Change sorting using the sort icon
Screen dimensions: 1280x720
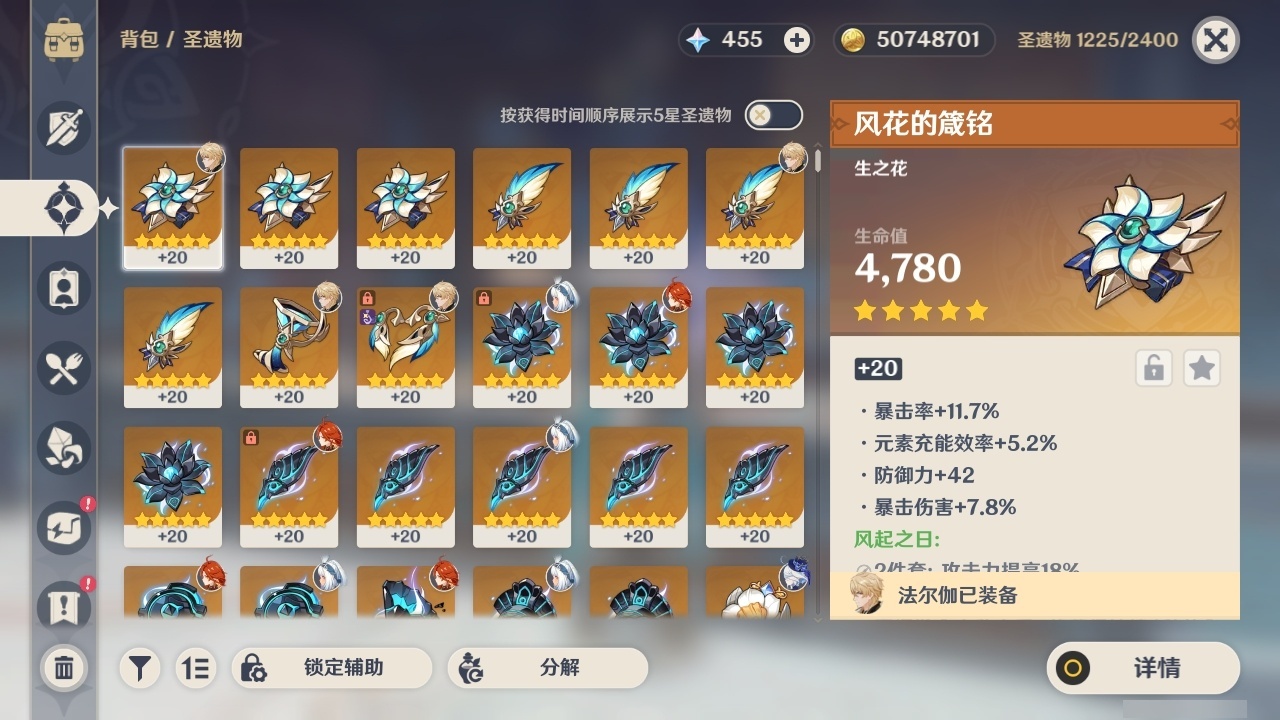point(196,668)
